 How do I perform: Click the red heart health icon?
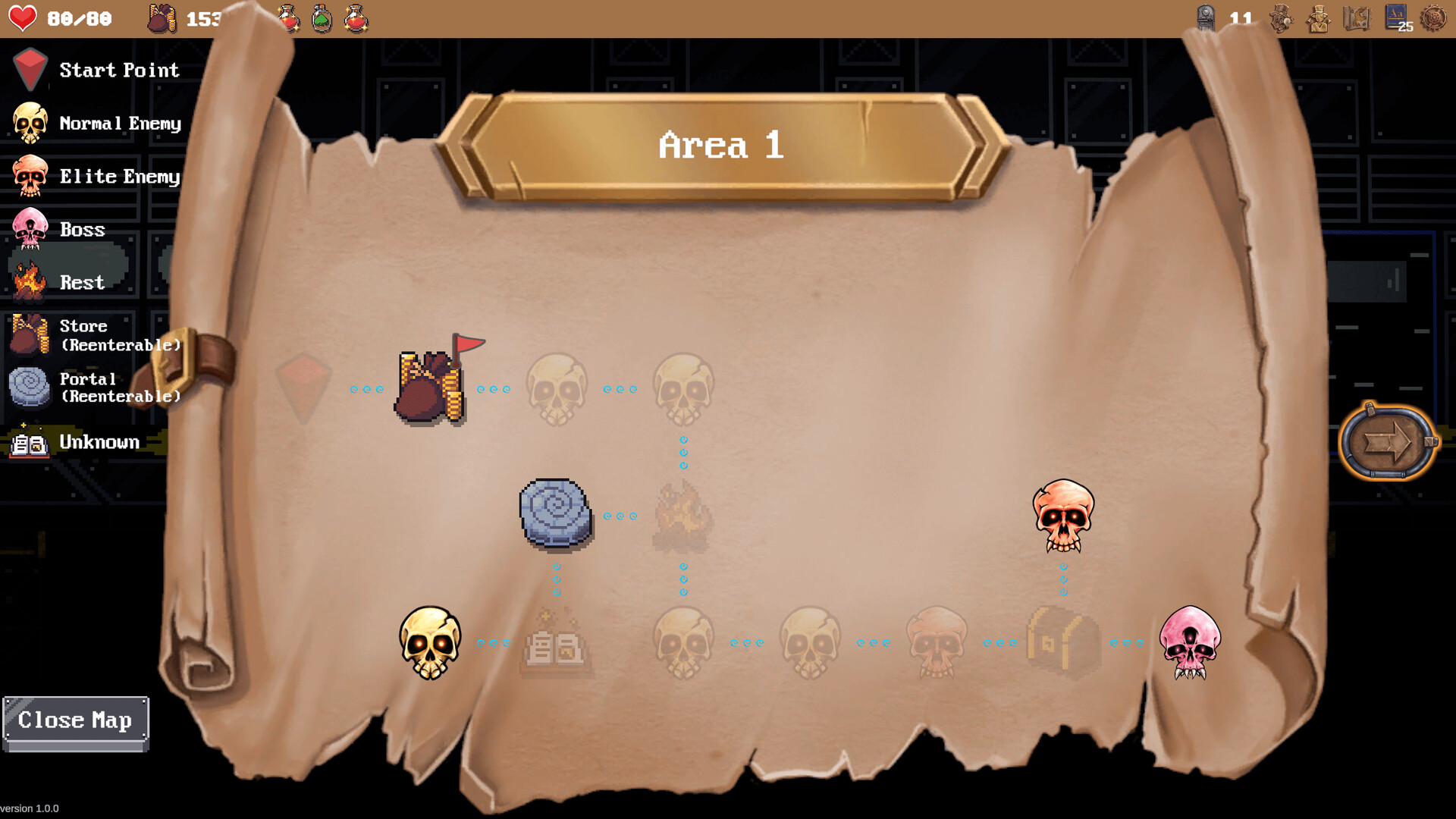pos(23,17)
